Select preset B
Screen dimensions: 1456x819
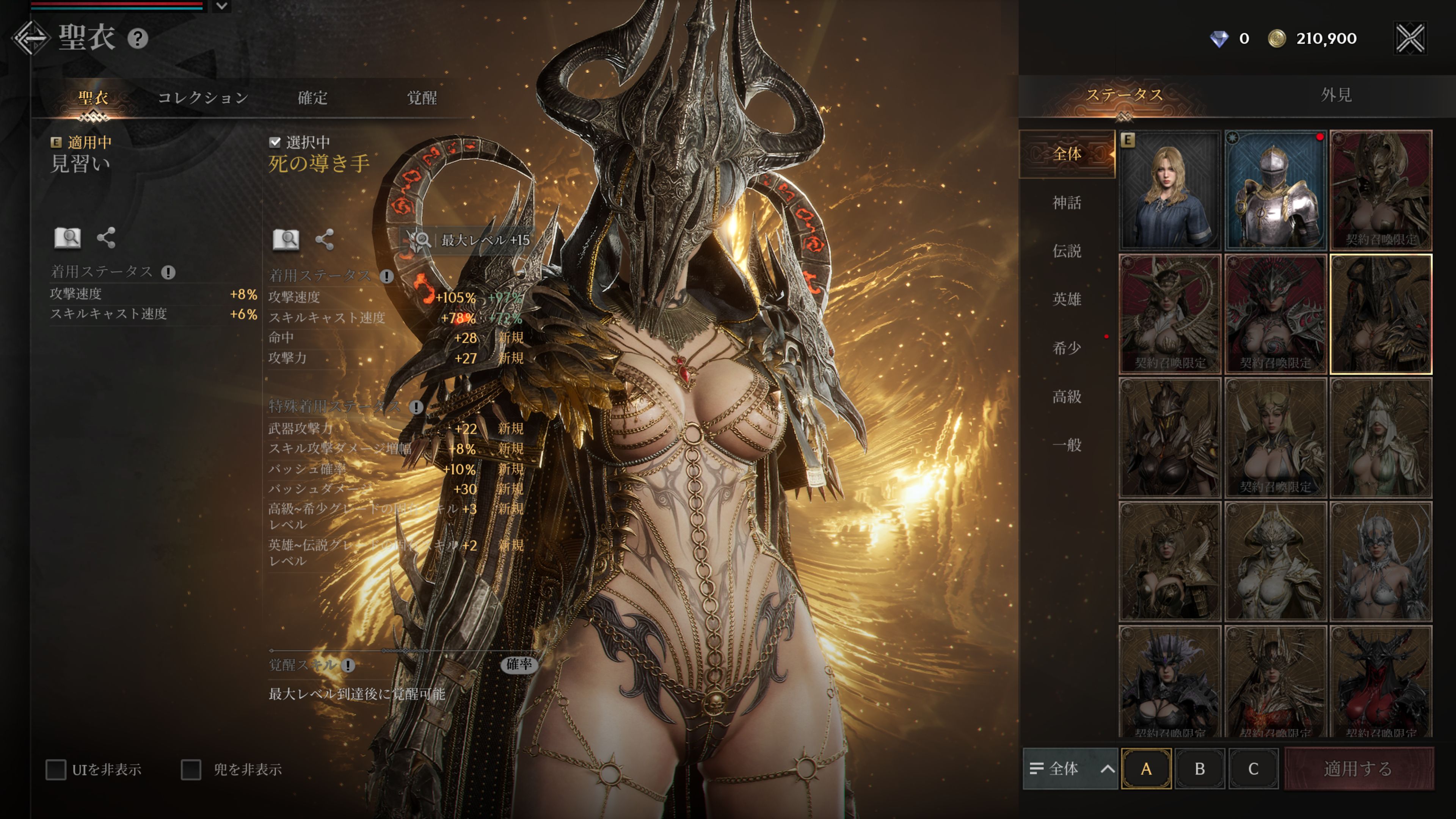pos(1199,769)
